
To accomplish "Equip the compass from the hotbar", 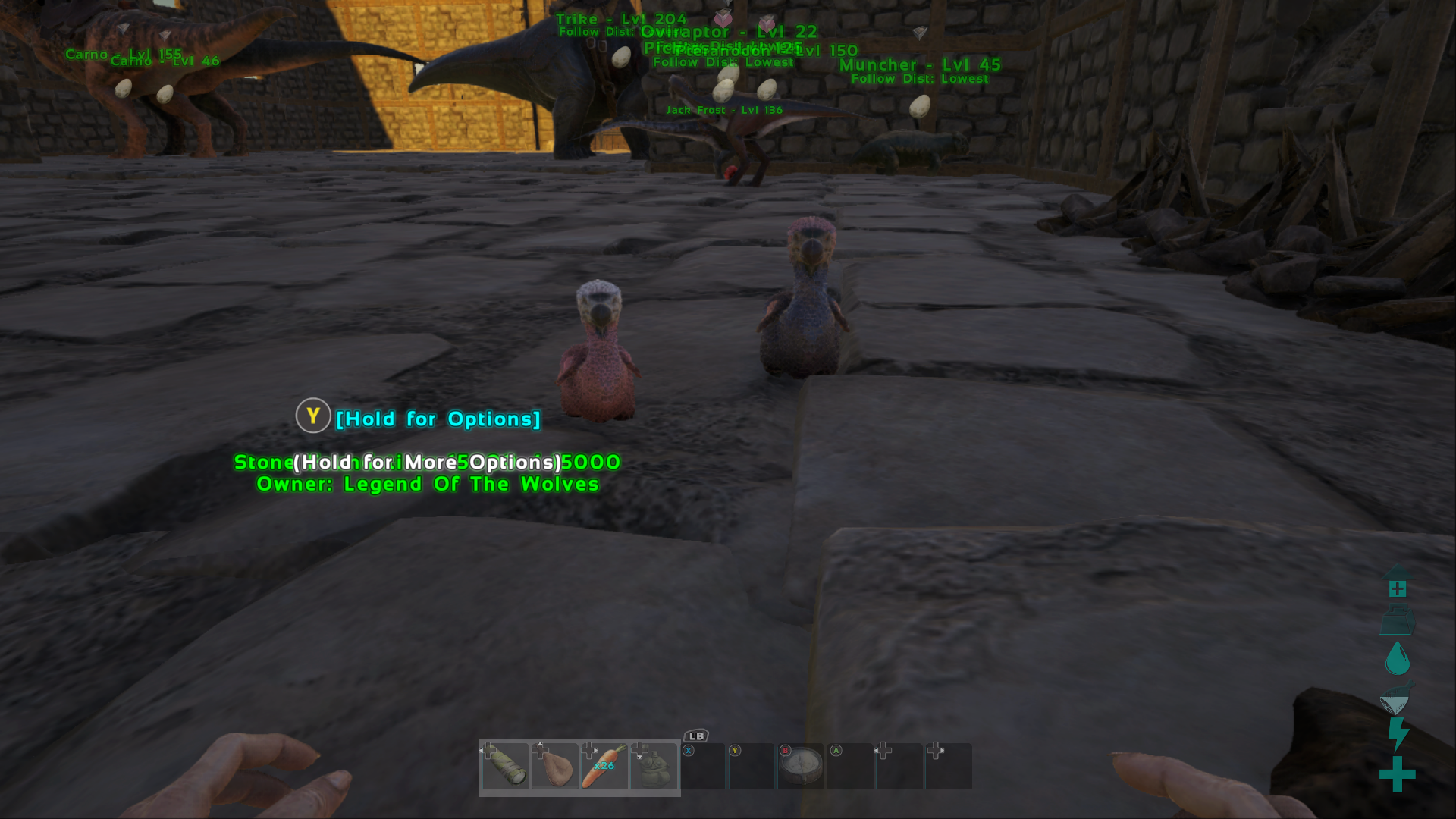I will click(802, 767).
